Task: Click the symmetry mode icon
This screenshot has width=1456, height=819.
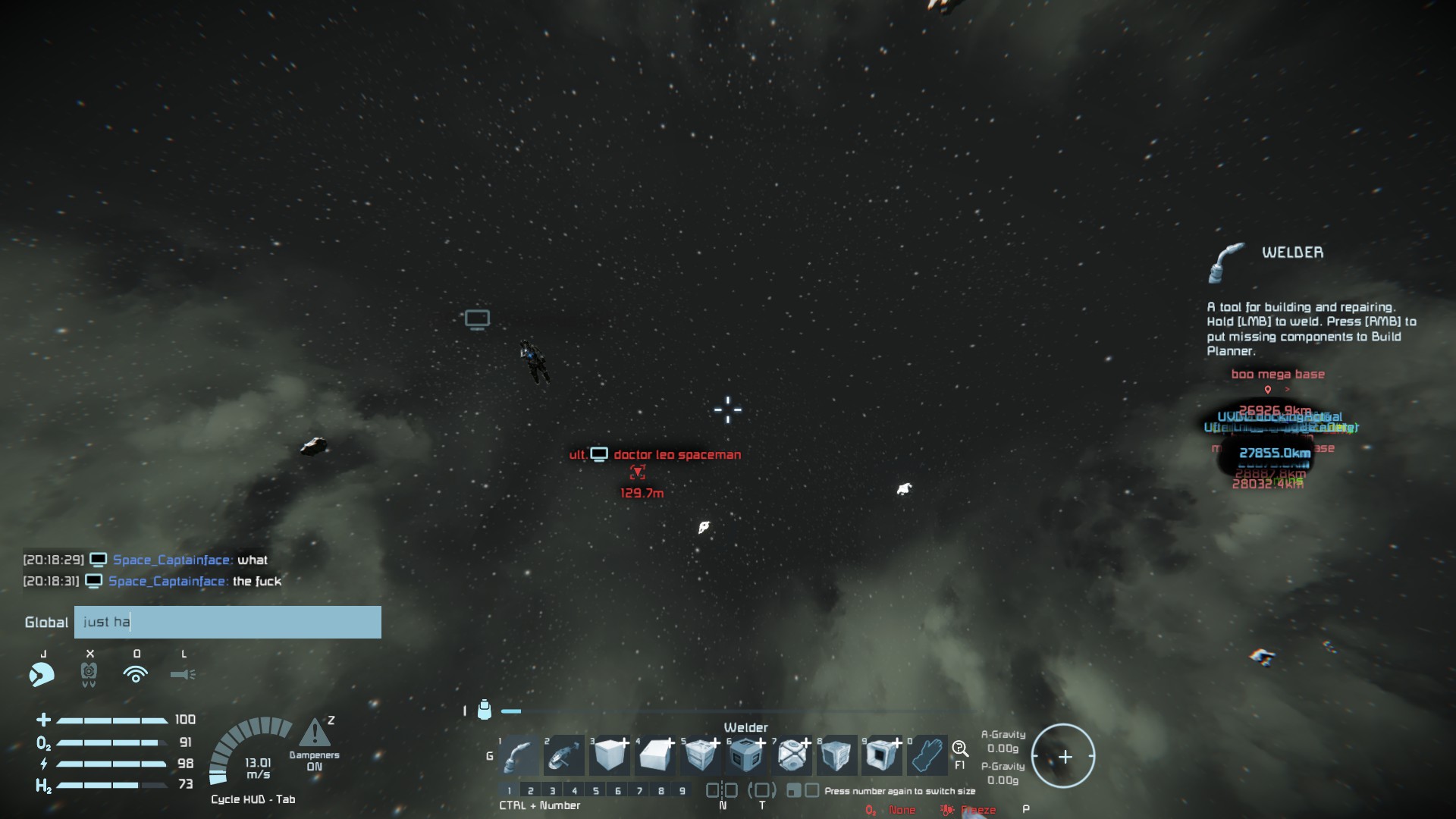Action: tap(722, 790)
